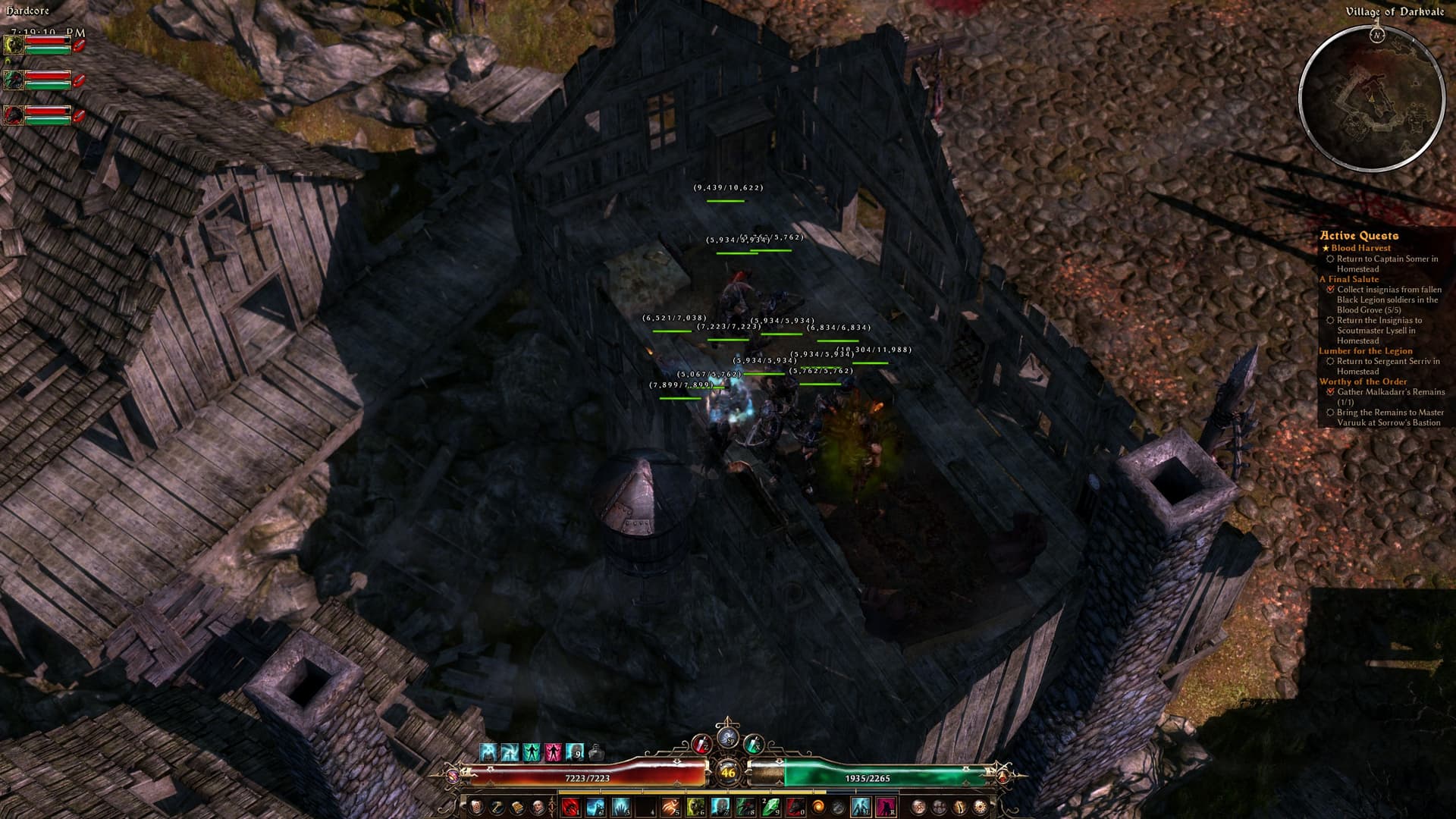1456x819 pixels.
Task: Activate the orange claw slash skill
Action: click(670, 807)
